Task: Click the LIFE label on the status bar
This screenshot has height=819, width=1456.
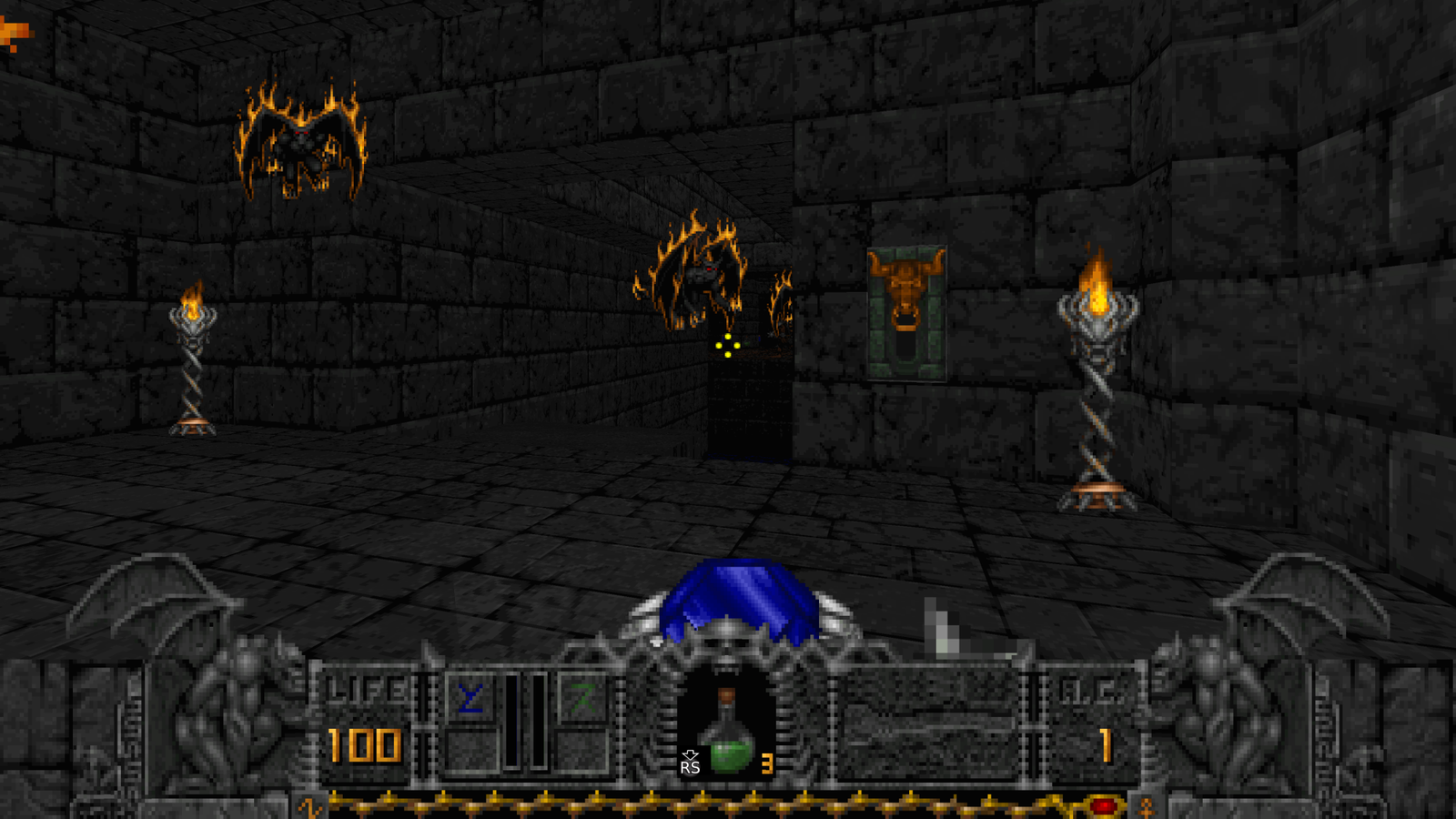Action: 362,689
